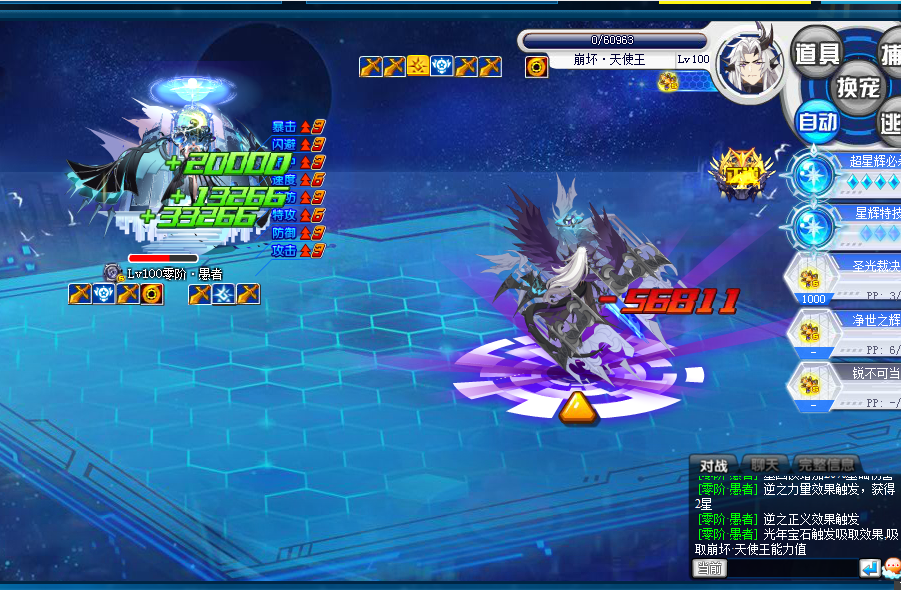Show the 完整信息 full info tab

tap(825, 465)
